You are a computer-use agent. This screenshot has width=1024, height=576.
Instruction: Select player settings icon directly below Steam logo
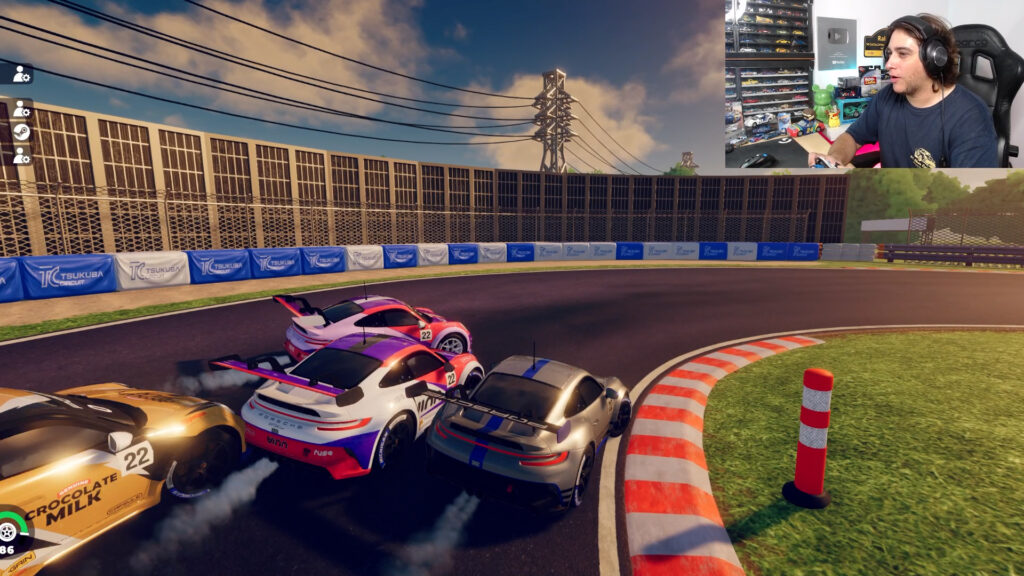tap(21, 155)
